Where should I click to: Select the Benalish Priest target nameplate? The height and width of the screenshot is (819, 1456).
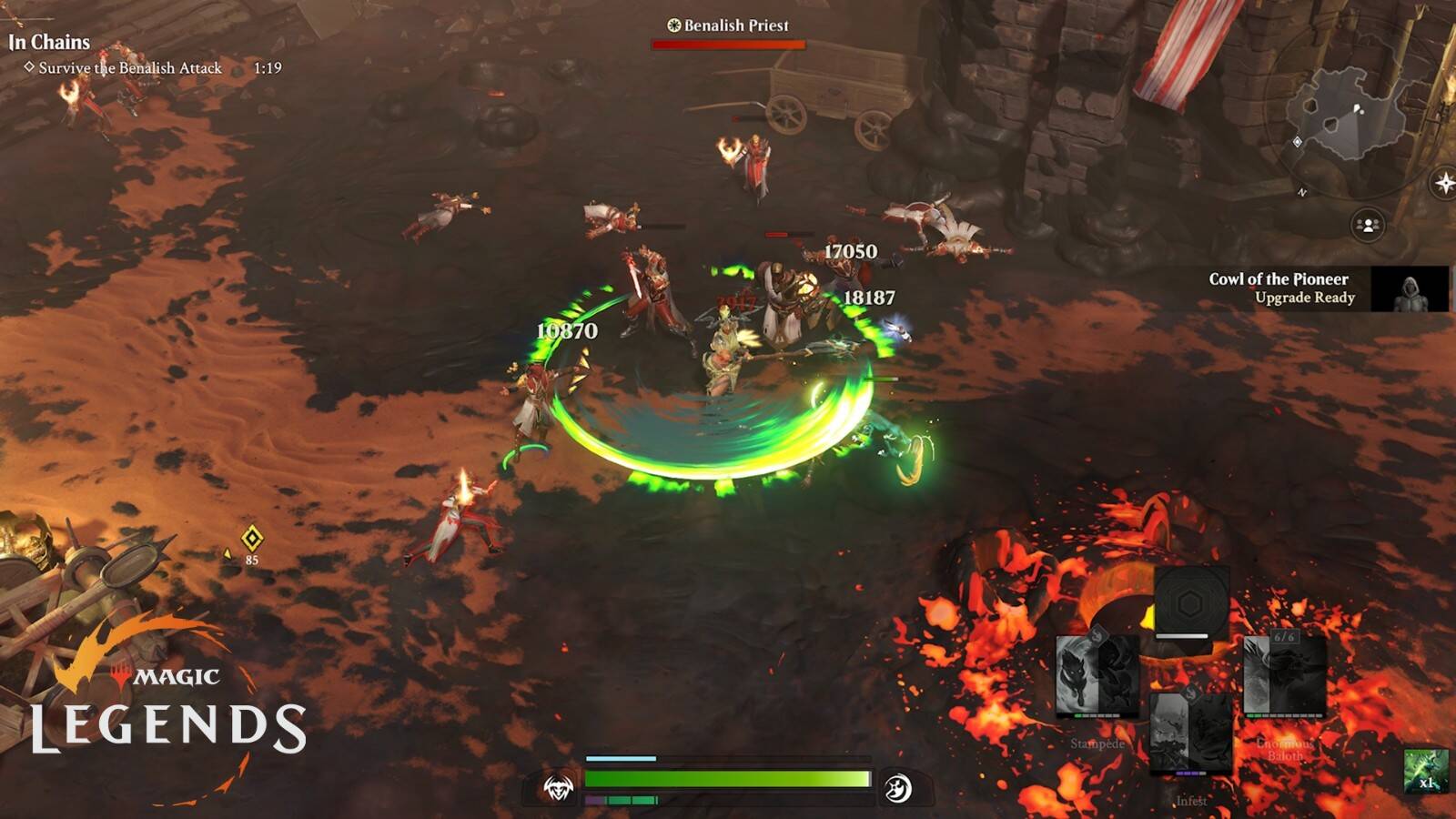click(x=728, y=25)
